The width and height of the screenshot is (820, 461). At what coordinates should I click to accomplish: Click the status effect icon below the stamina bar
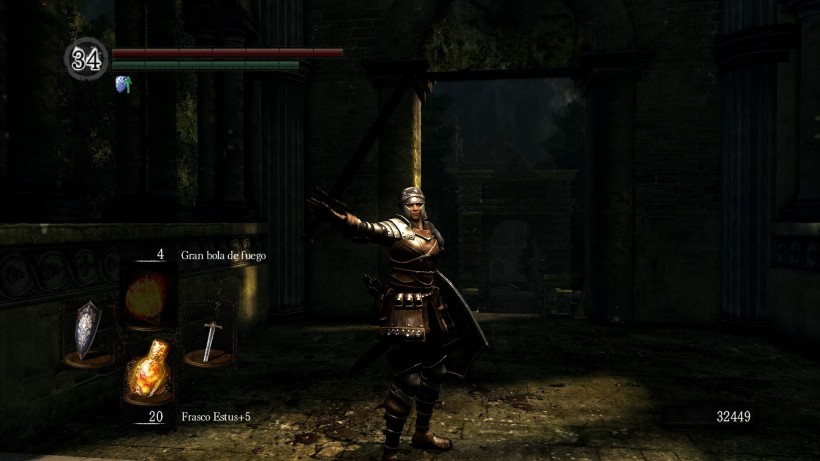(124, 84)
